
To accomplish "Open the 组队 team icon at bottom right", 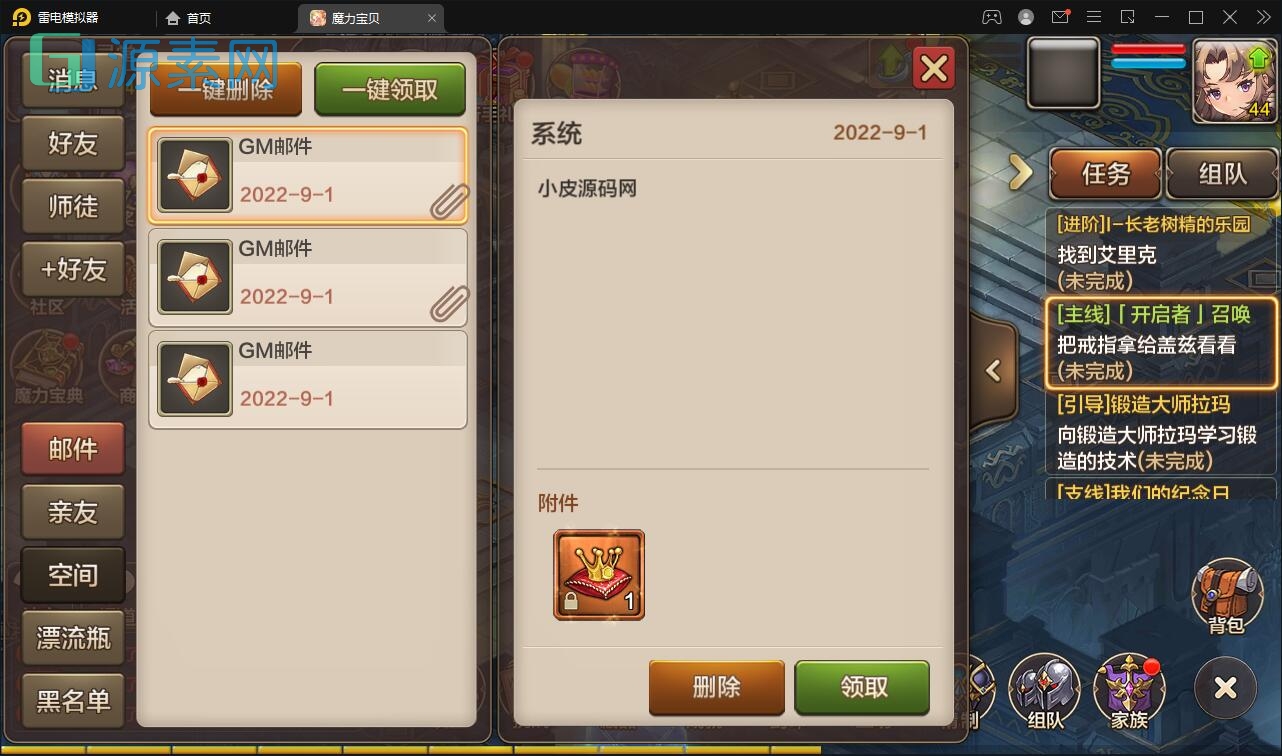I will (x=1044, y=690).
